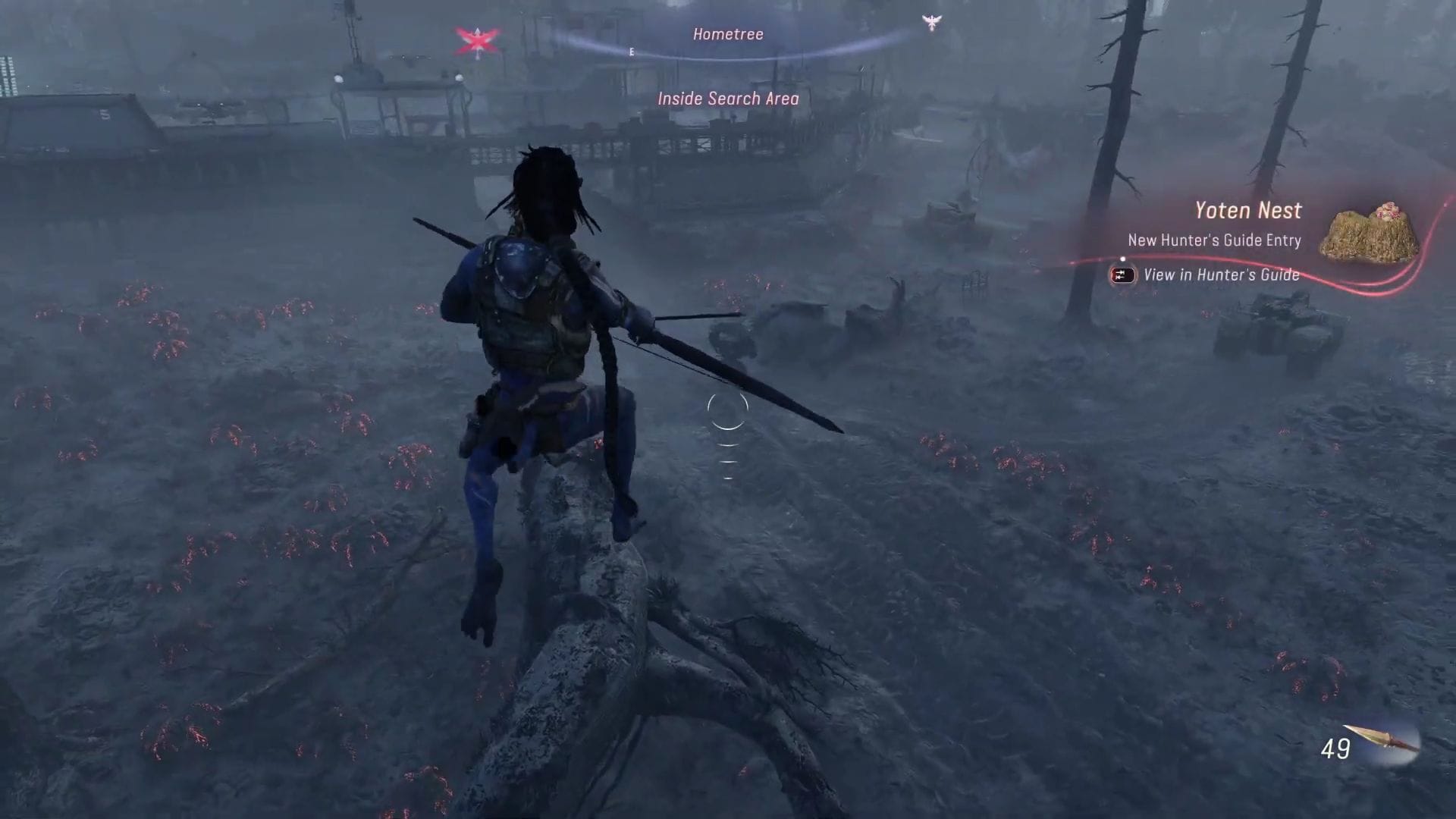Image resolution: width=1456 pixels, height=819 pixels.
Task: Click the Inside Search Area indicator
Action: tap(727, 98)
